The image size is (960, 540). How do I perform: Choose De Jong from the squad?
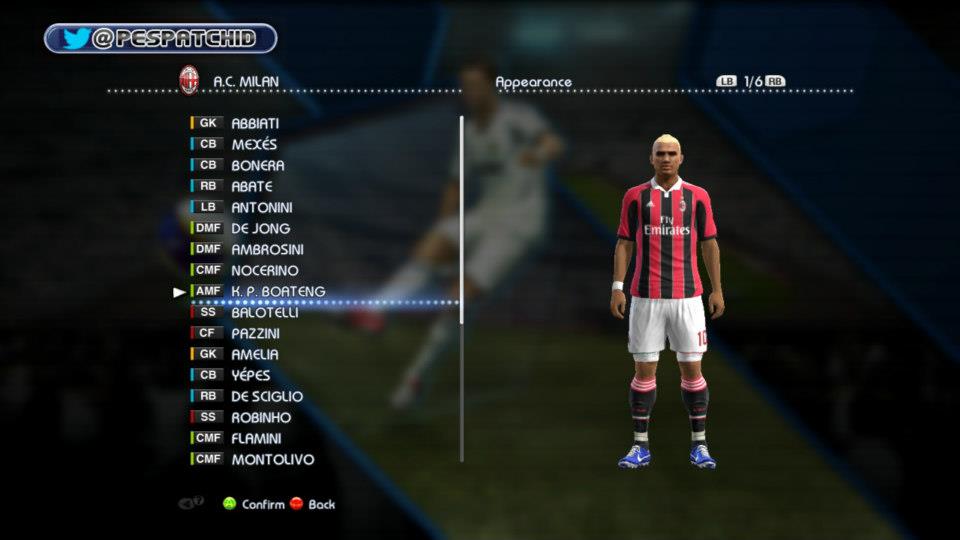pyautogui.click(x=260, y=228)
